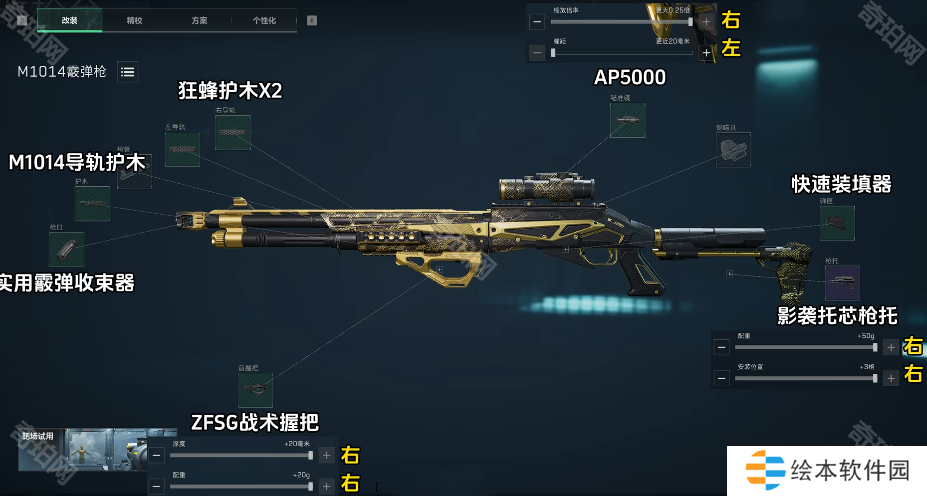Select the 左导轨 attachment slot
Image resolution: width=927 pixels, height=496 pixels.
pos(183,149)
